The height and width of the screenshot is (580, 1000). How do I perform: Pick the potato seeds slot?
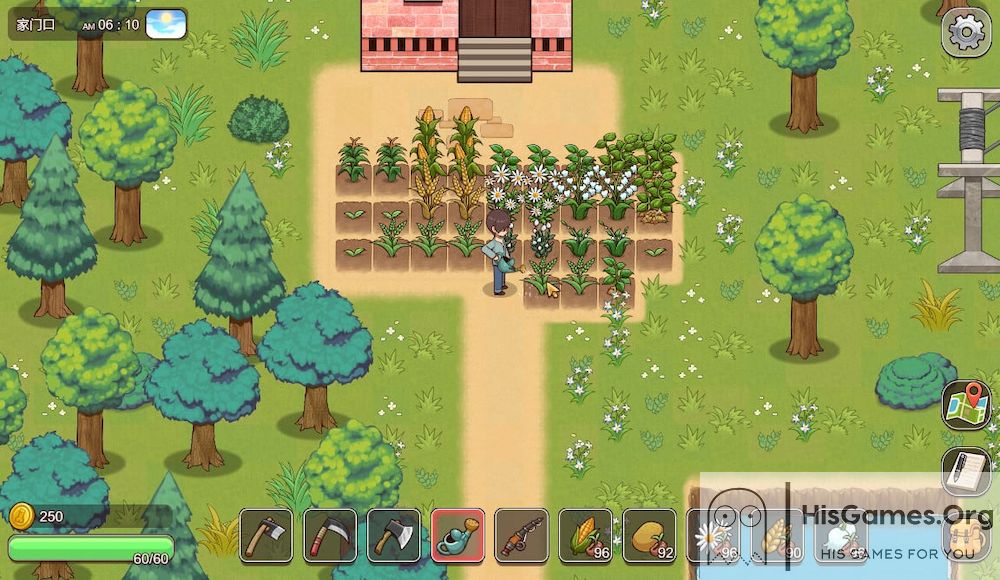(649, 535)
